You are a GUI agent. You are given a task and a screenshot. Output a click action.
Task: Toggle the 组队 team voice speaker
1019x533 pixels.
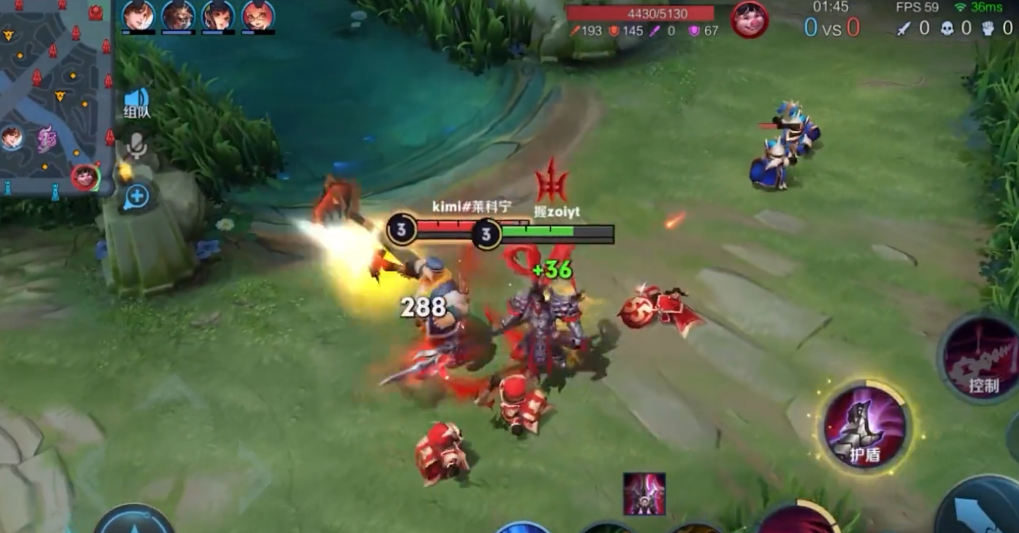[136, 102]
